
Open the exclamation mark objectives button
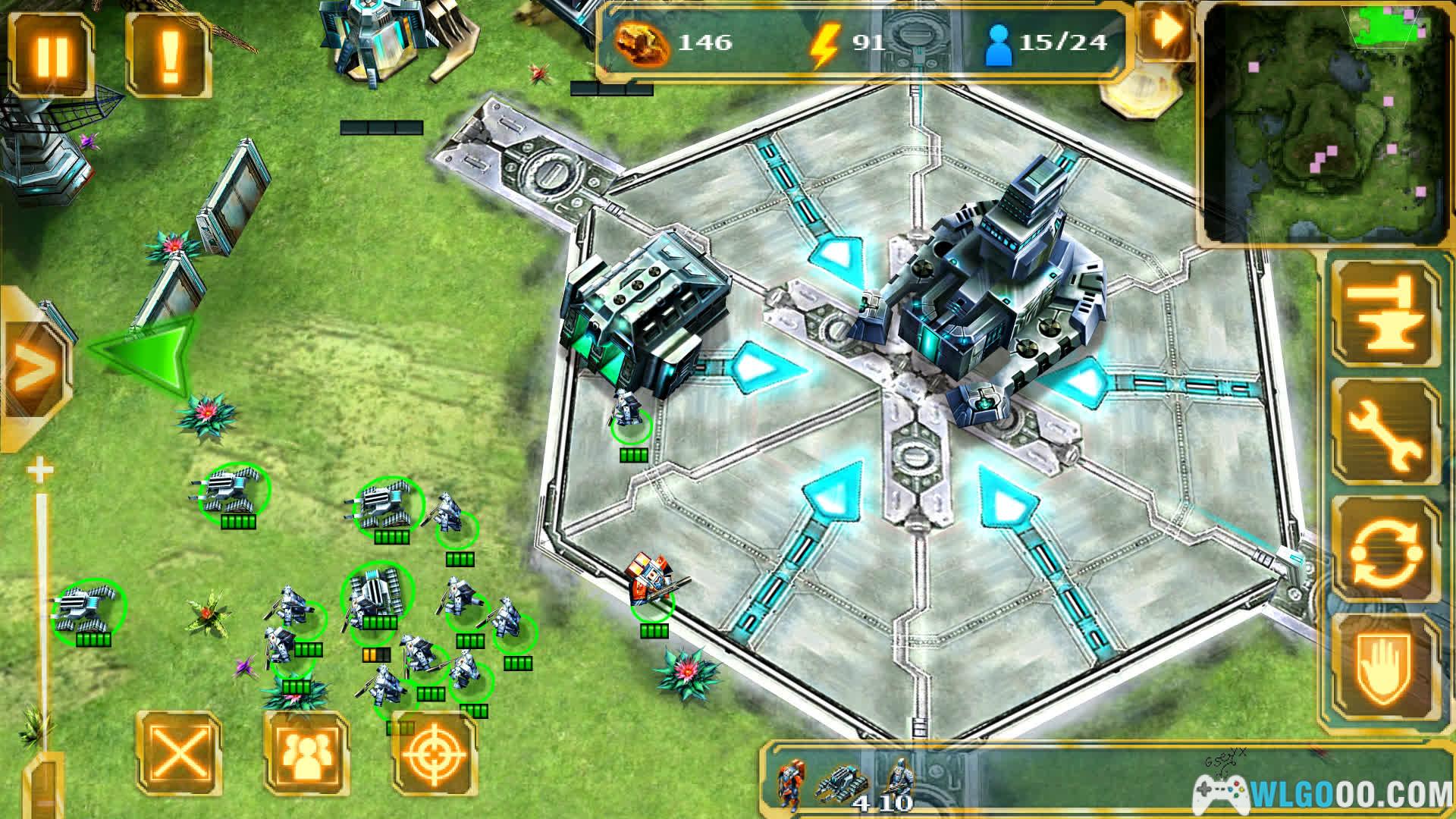(168, 55)
